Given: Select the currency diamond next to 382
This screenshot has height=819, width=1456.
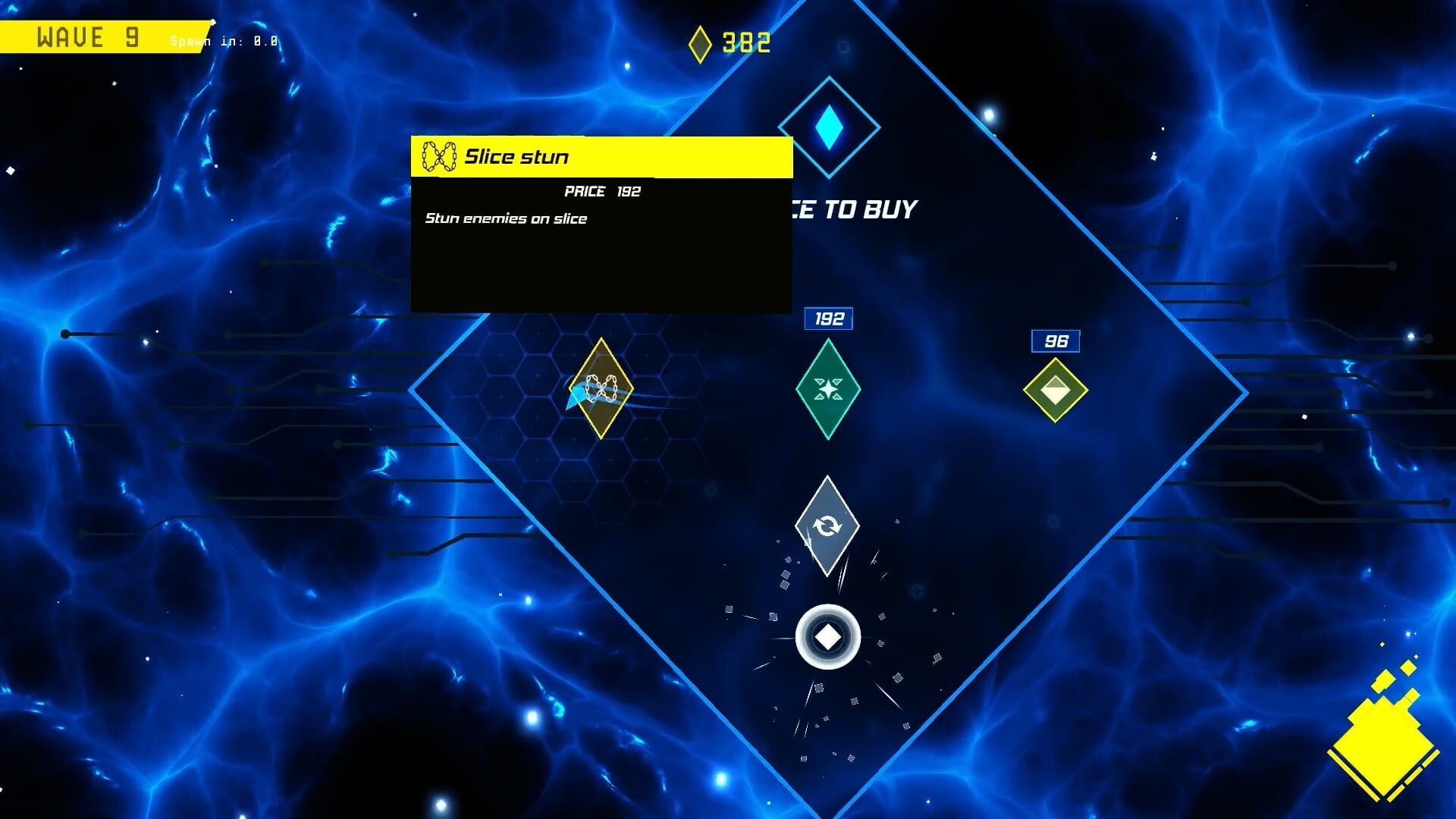Looking at the screenshot, I should (x=699, y=43).
